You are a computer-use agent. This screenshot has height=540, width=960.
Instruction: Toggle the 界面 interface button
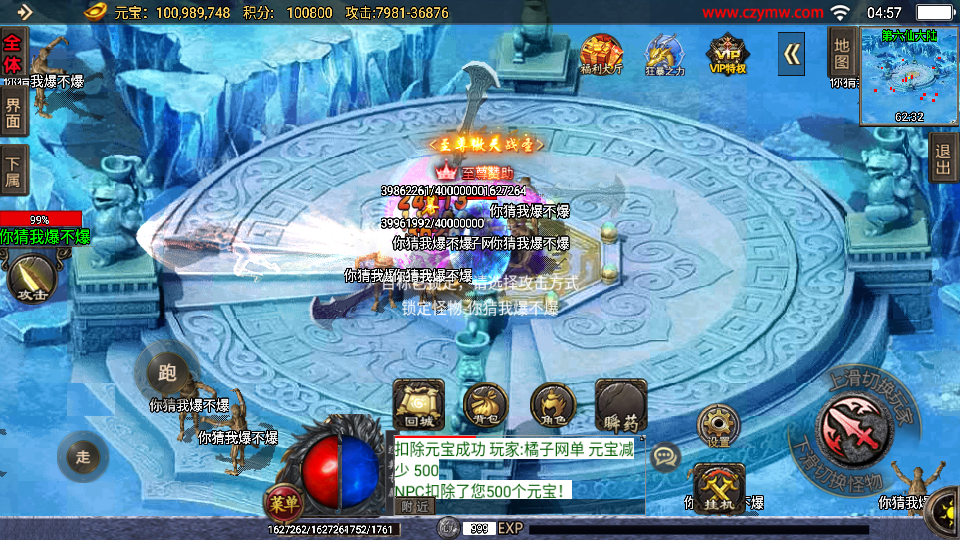pyautogui.click(x=13, y=110)
